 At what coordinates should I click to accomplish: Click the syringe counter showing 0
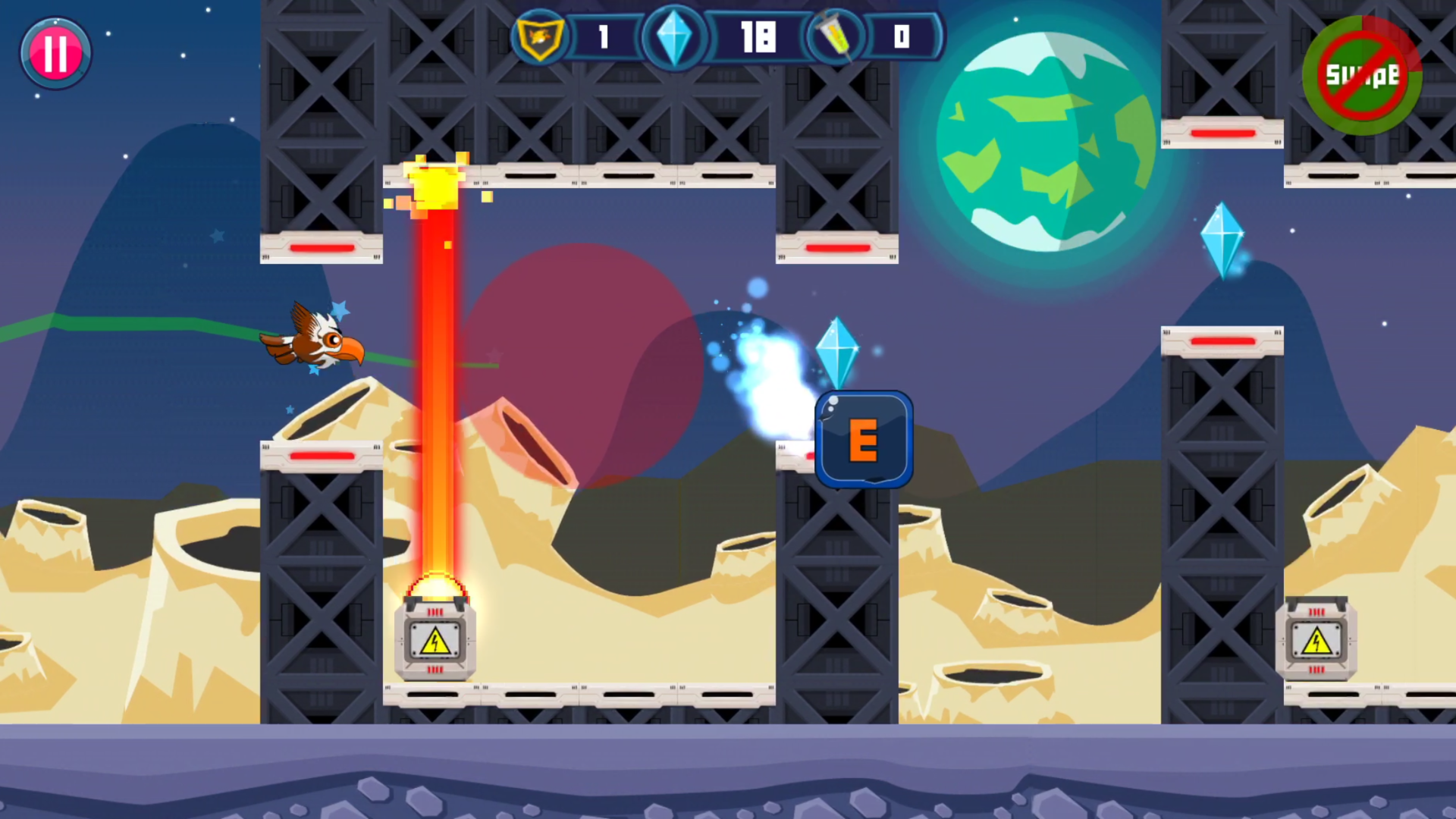[902, 36]
